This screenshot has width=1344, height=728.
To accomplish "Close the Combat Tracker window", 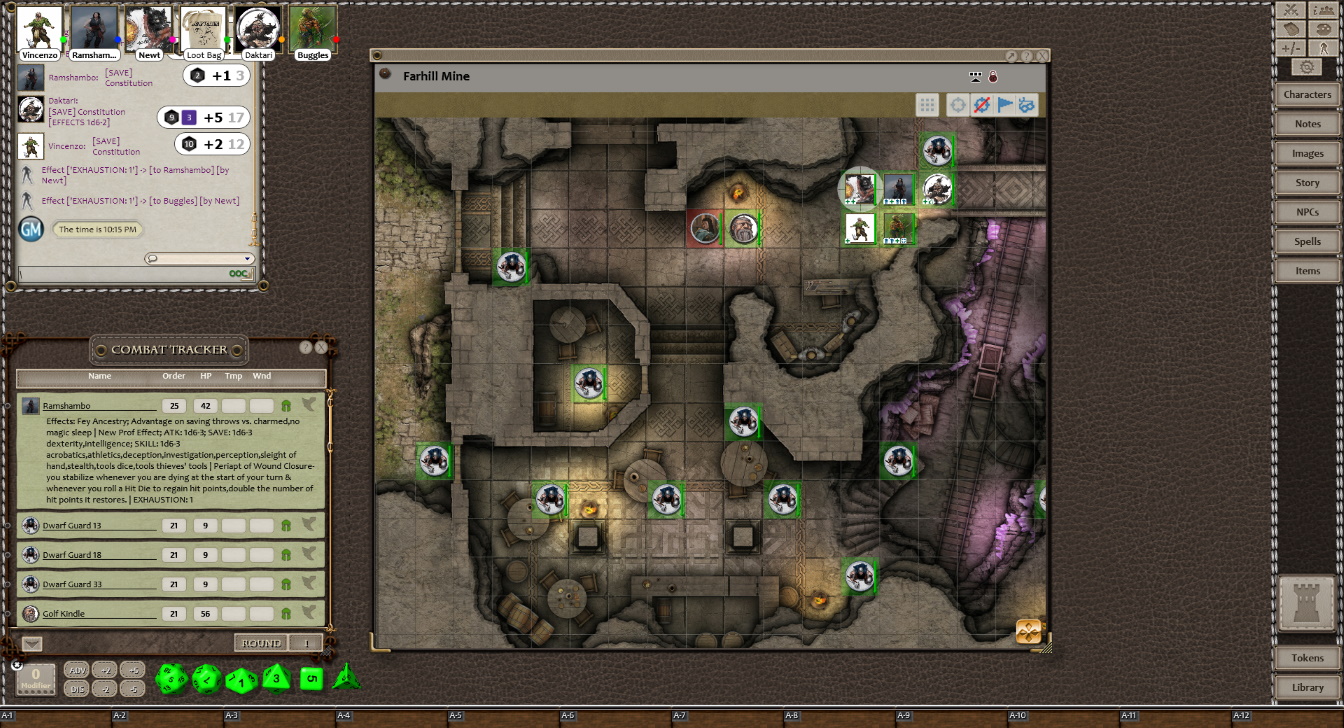I will coord(321,348).
